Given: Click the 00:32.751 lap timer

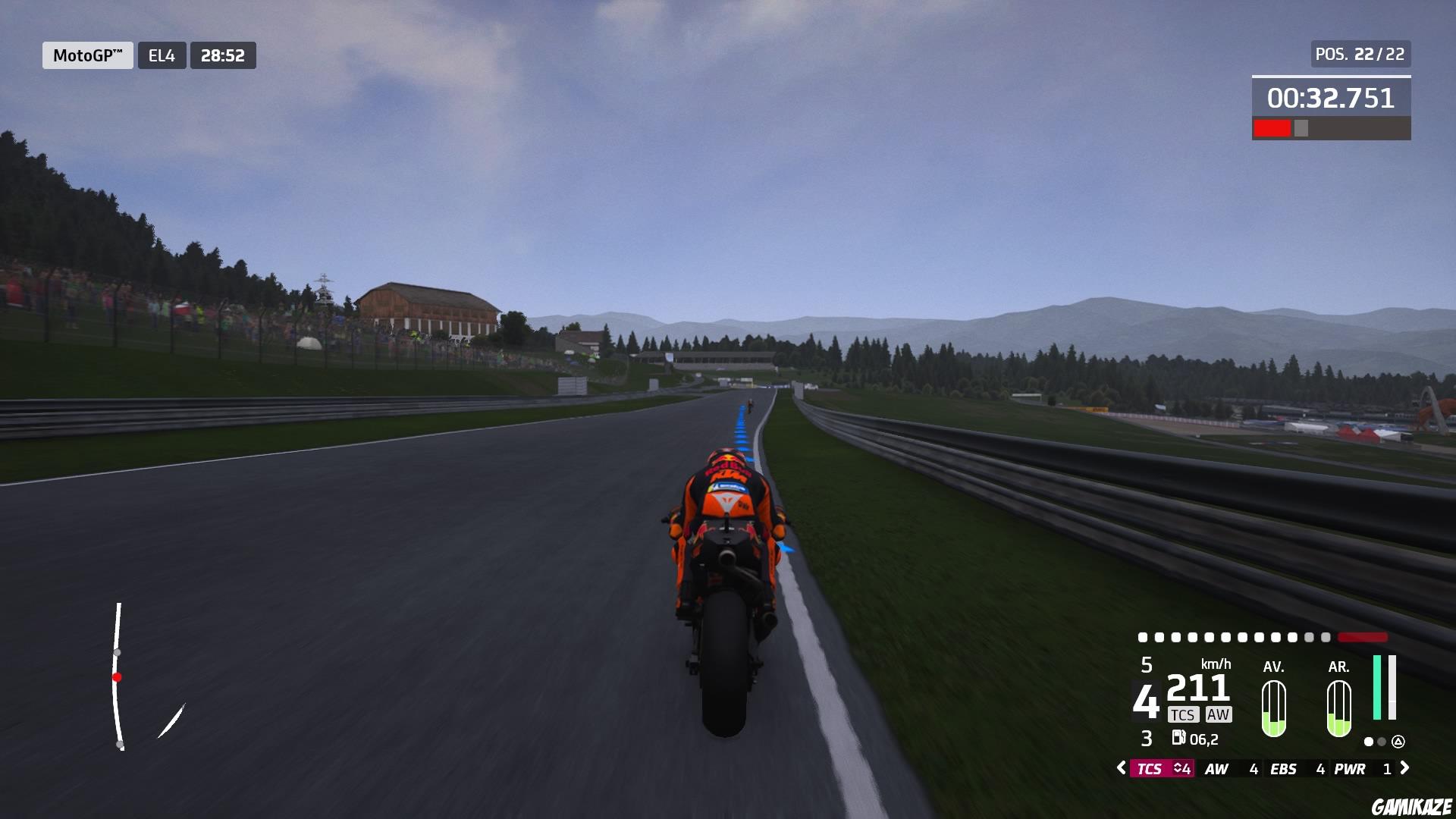Looking at the screenshot, I should click(x=1331, y=97).
